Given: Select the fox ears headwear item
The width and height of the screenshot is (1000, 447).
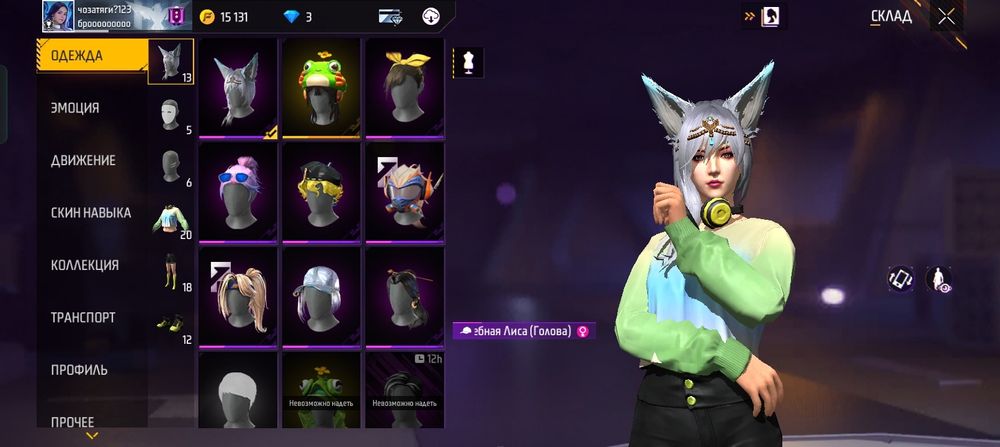Looking at the screenshot, I should click(x=238, y=87).
